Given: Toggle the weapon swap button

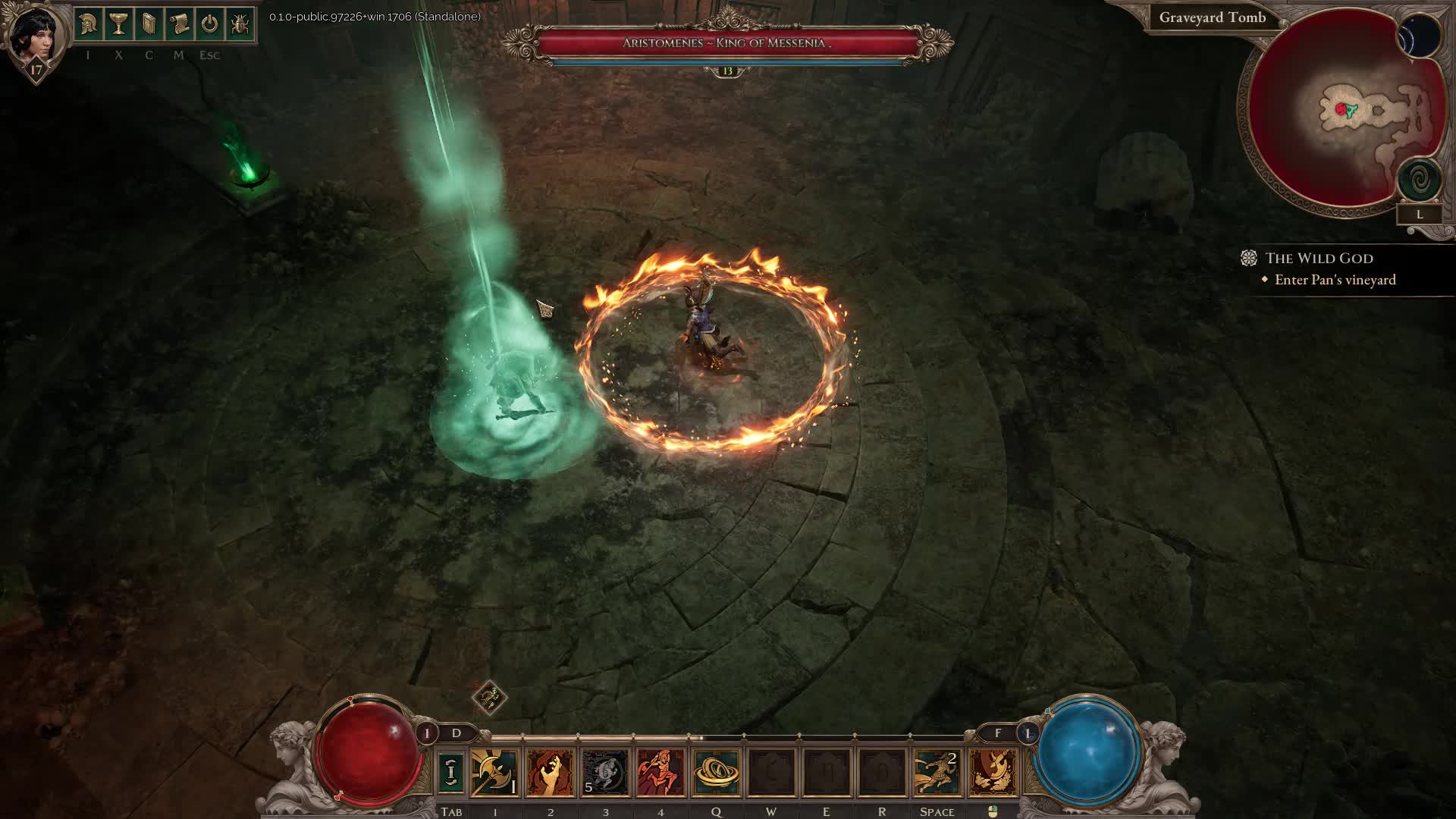Looking at the screenshot, I should pos(451,772).
